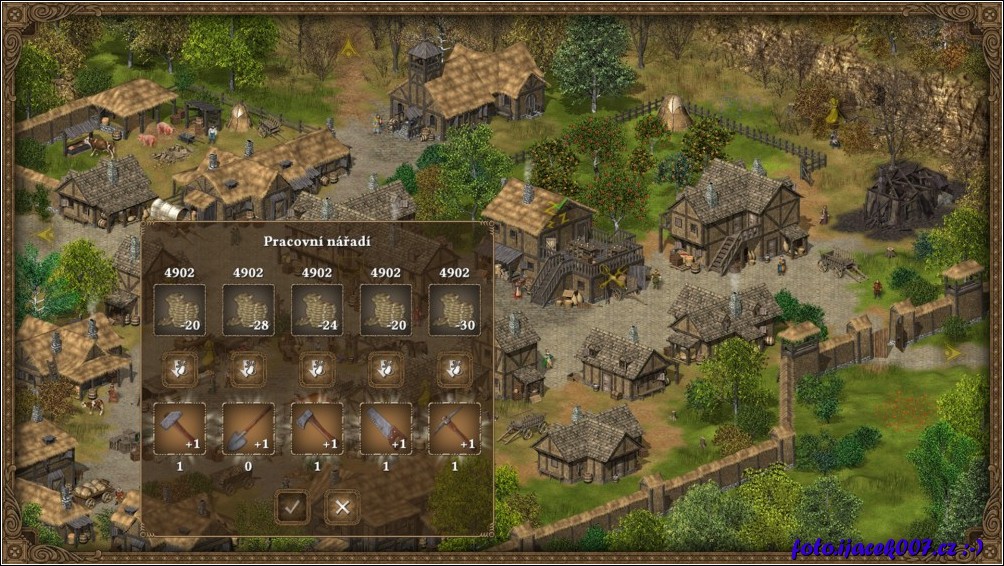Pick the saw tool slot
The image size is (1004, 566).
pyautogui.click(x=386, y=428)
